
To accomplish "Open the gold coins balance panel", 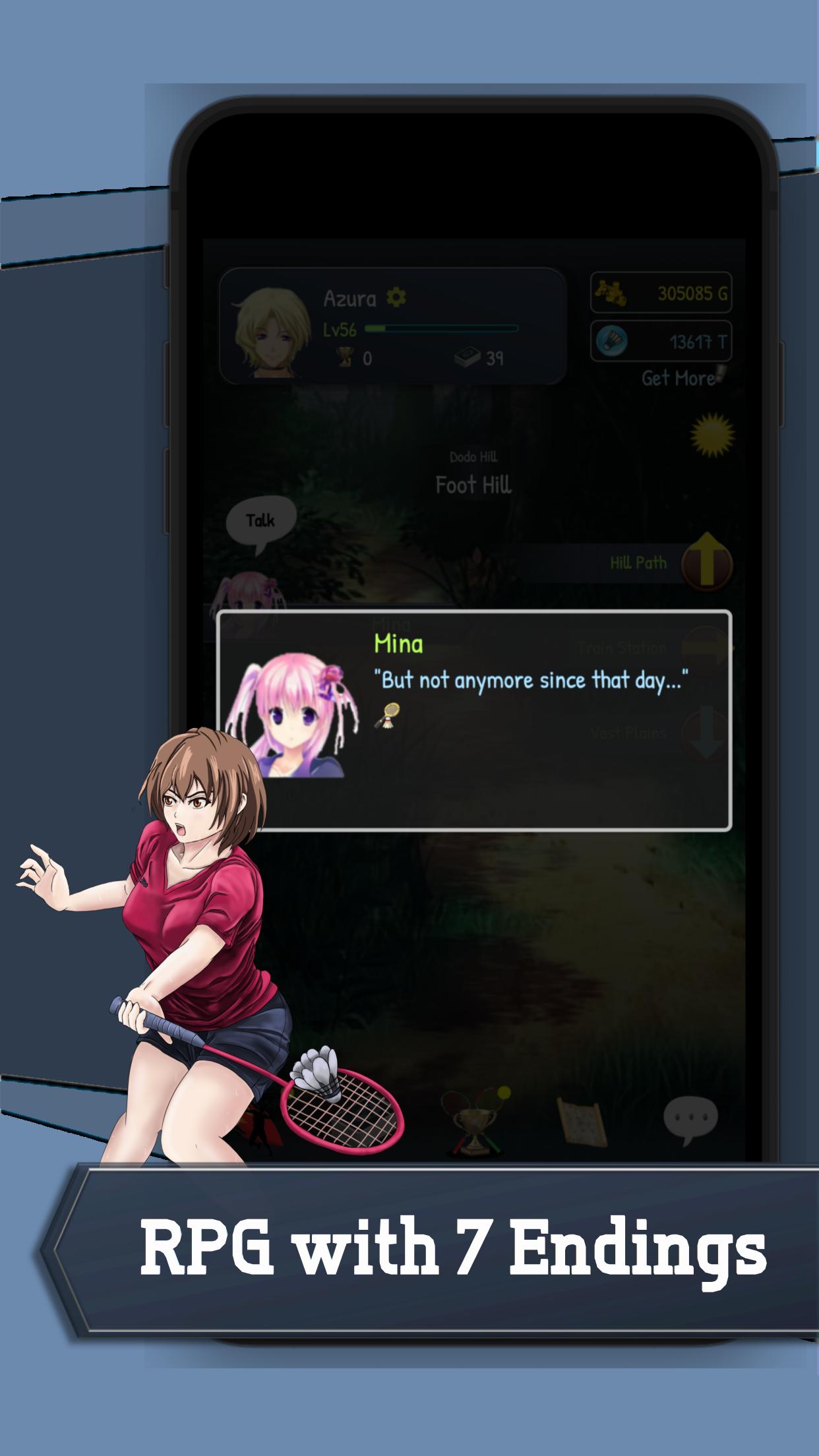I will click(x=661, y=293).
